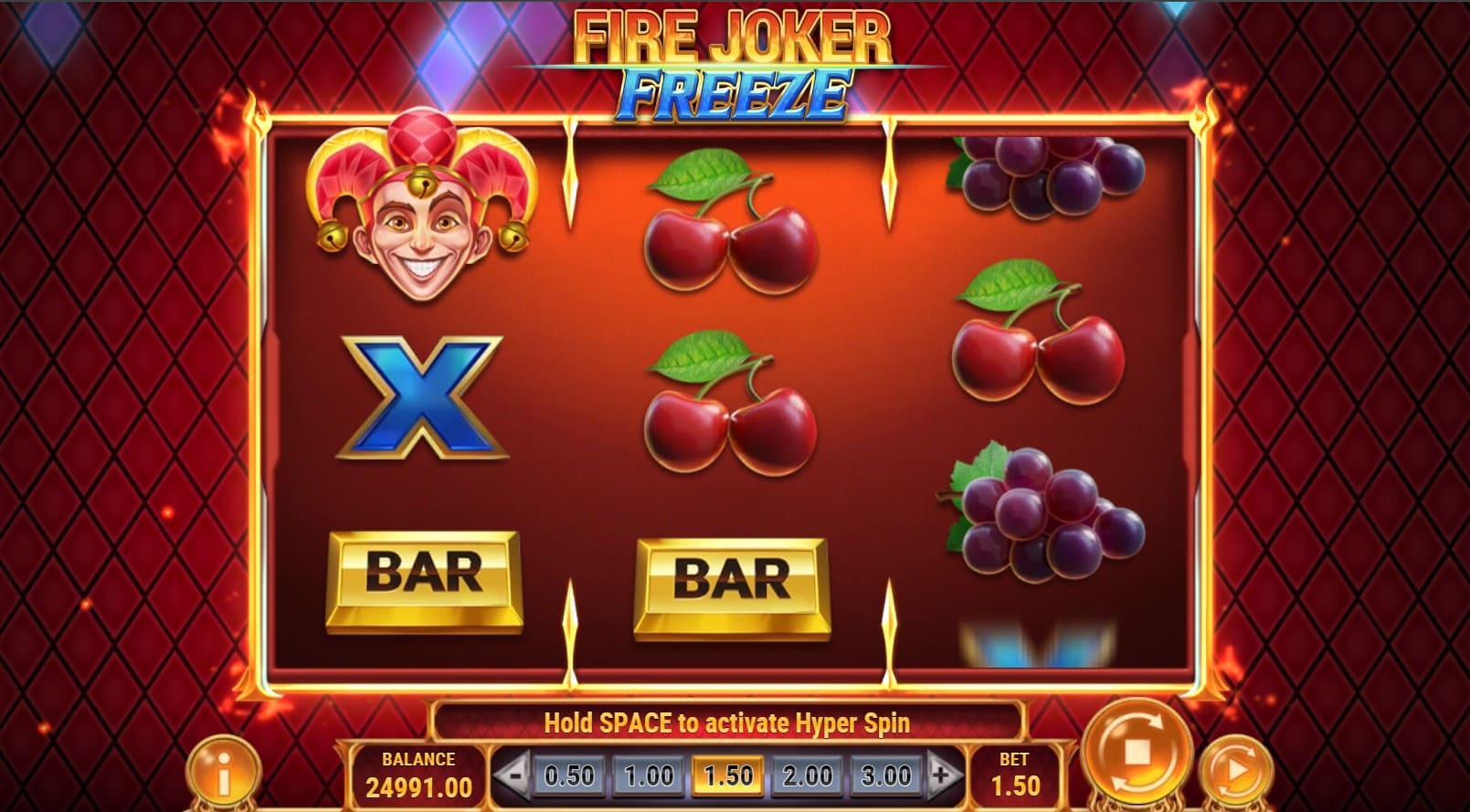The height and width of the screenshot is (812, 1470).
Task: Click the Hyper Spin instruction banner
Action: pos(726,722)
